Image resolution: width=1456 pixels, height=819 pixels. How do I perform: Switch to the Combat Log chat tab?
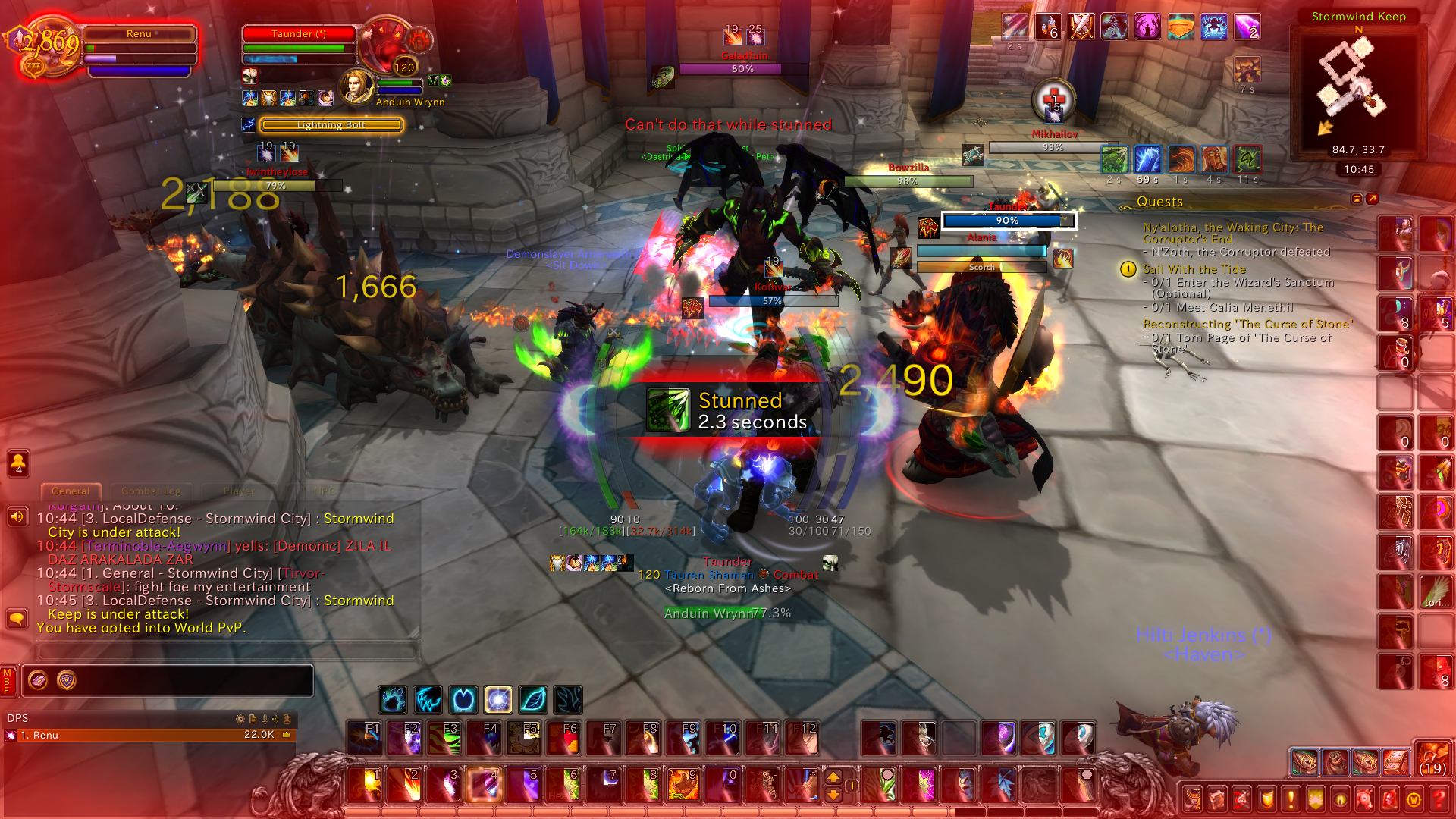(x=151, y=491)
